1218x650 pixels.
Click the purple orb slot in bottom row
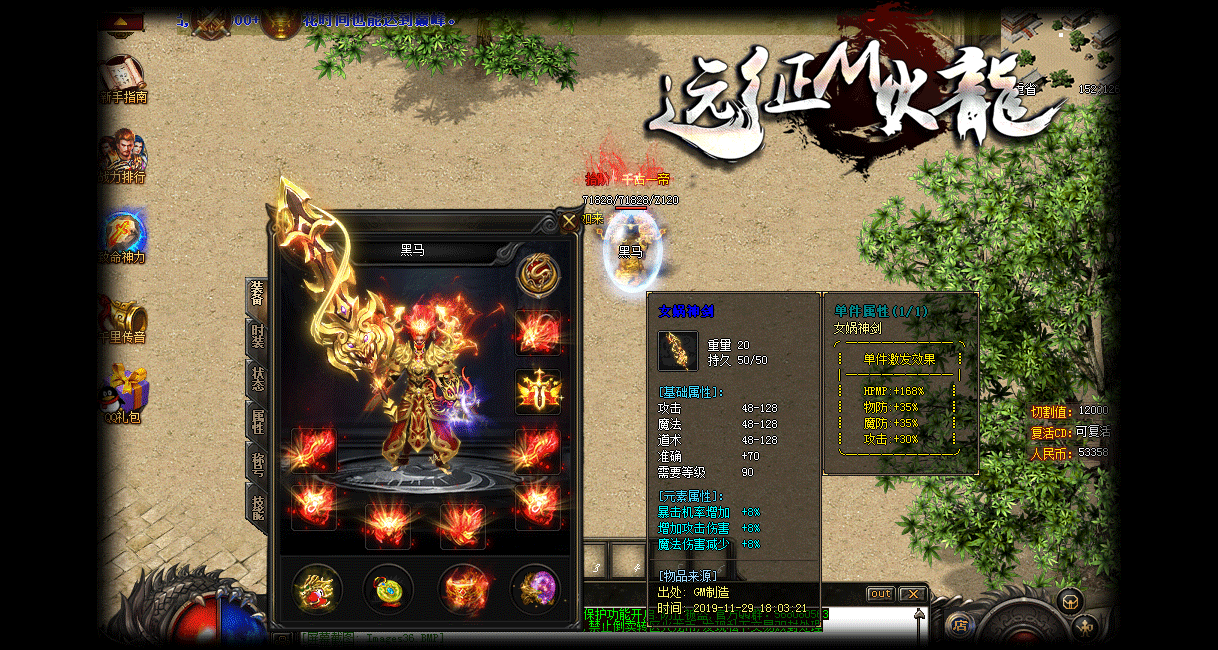(x=536, y=589)
